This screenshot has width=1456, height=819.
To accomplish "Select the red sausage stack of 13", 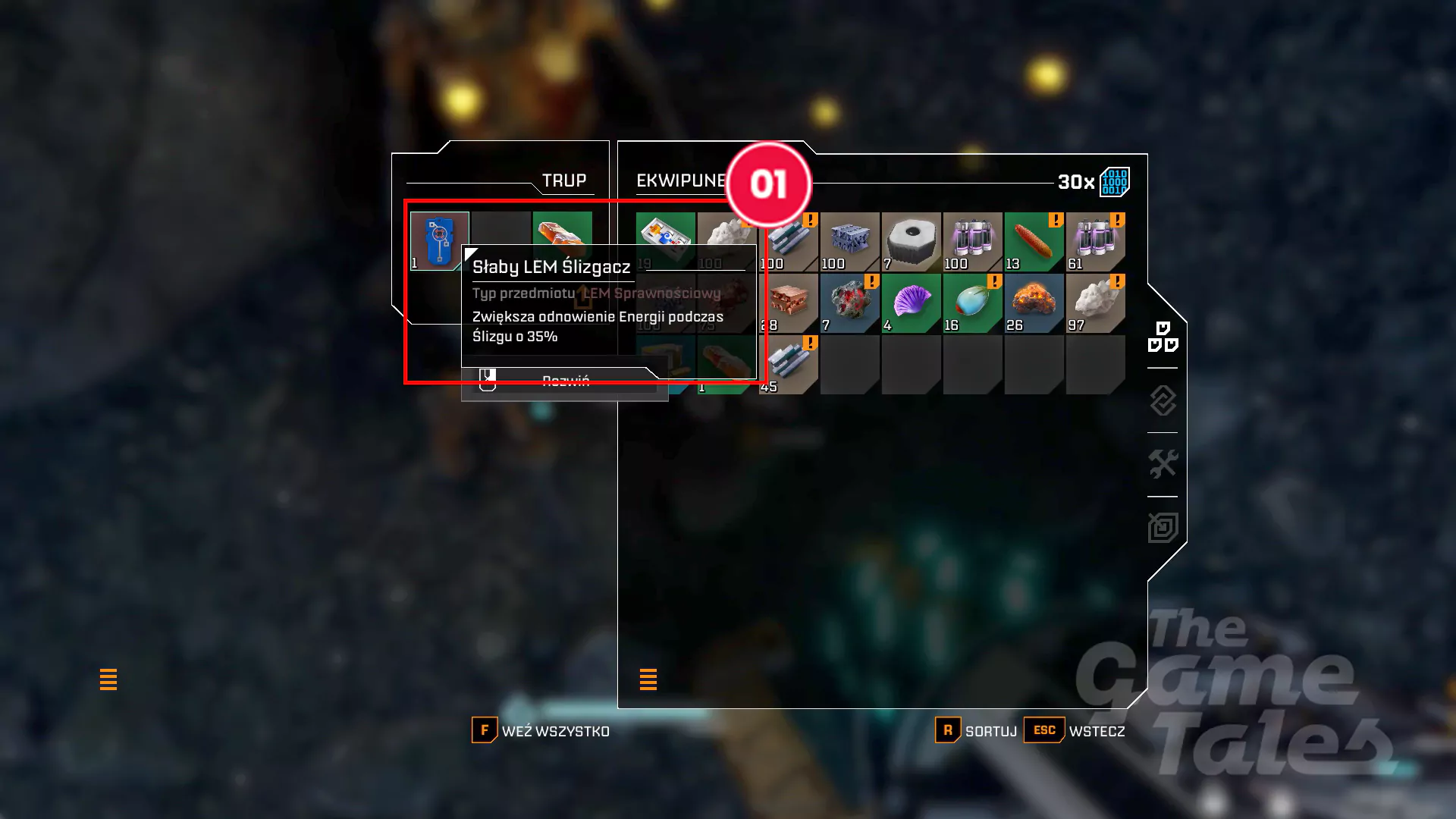I will pyautogui.click(x=1034, y=242).
